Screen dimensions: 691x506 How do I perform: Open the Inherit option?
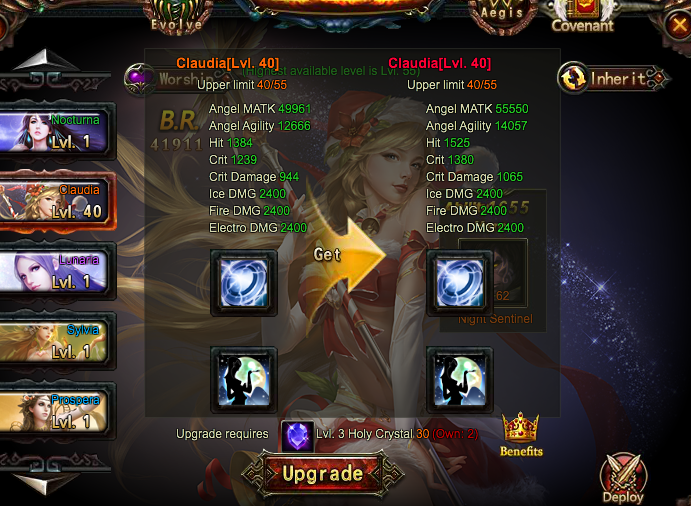tap(612, 78)
